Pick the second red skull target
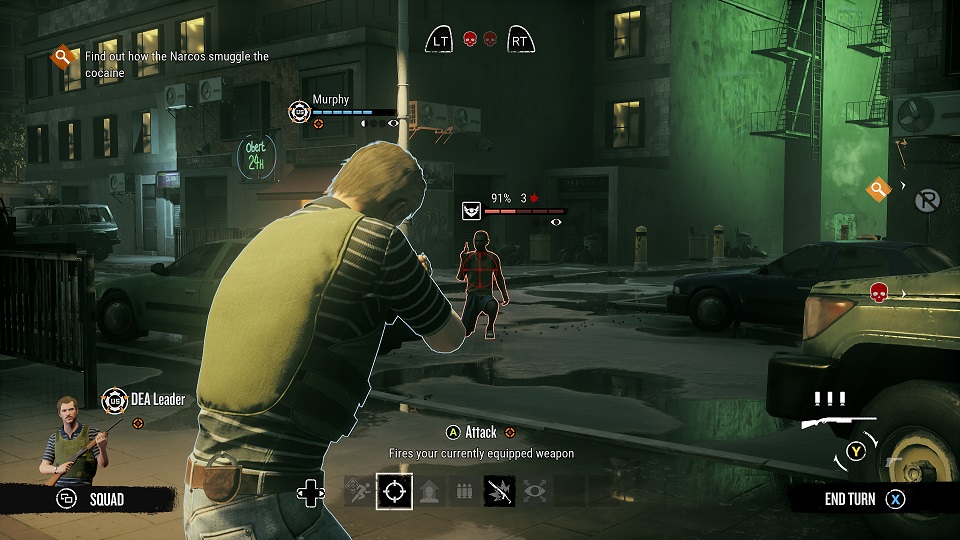The height and width of the screenshot is (540, 960). [490, 40]
